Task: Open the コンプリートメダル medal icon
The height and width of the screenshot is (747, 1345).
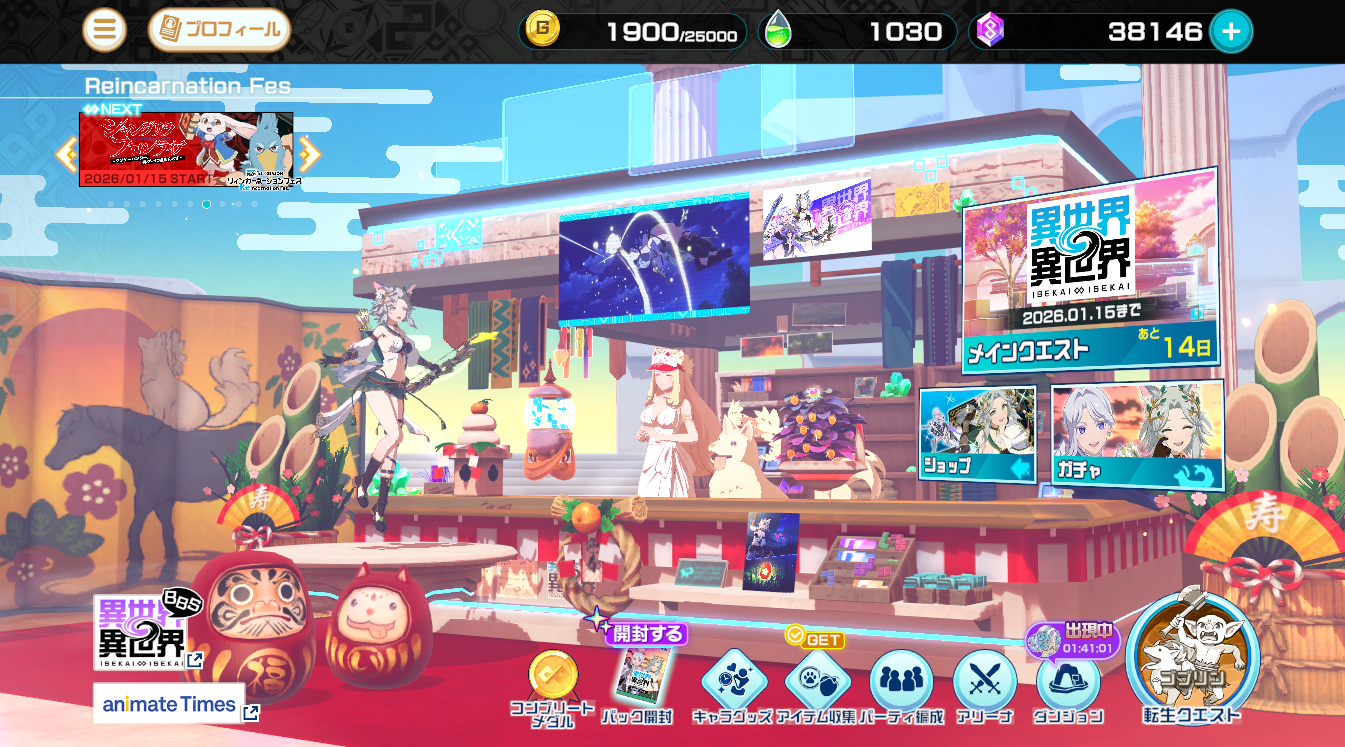Action: tap(553, 684)
